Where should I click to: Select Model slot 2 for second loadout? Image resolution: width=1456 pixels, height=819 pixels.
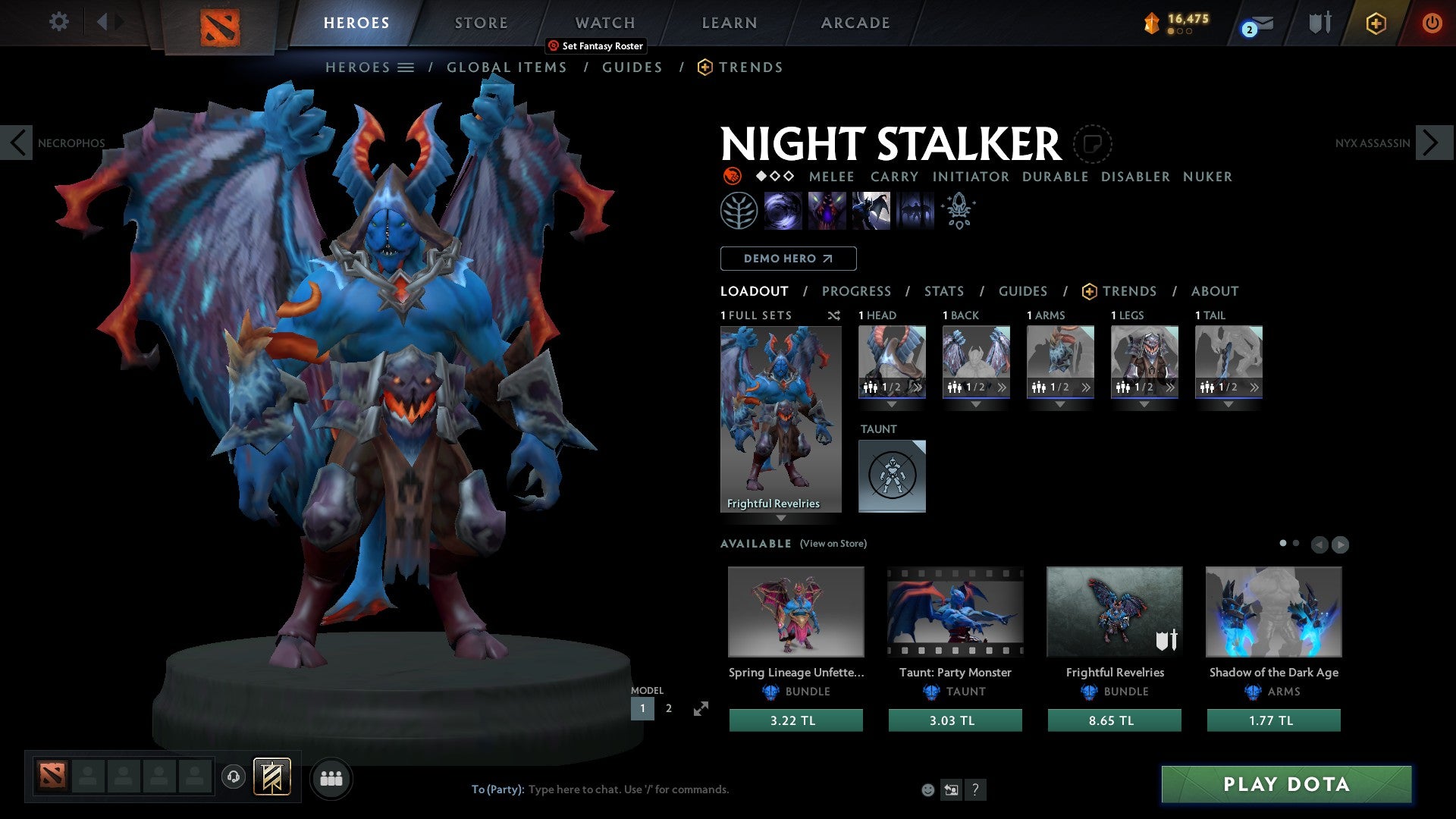(x=668, y=708)
